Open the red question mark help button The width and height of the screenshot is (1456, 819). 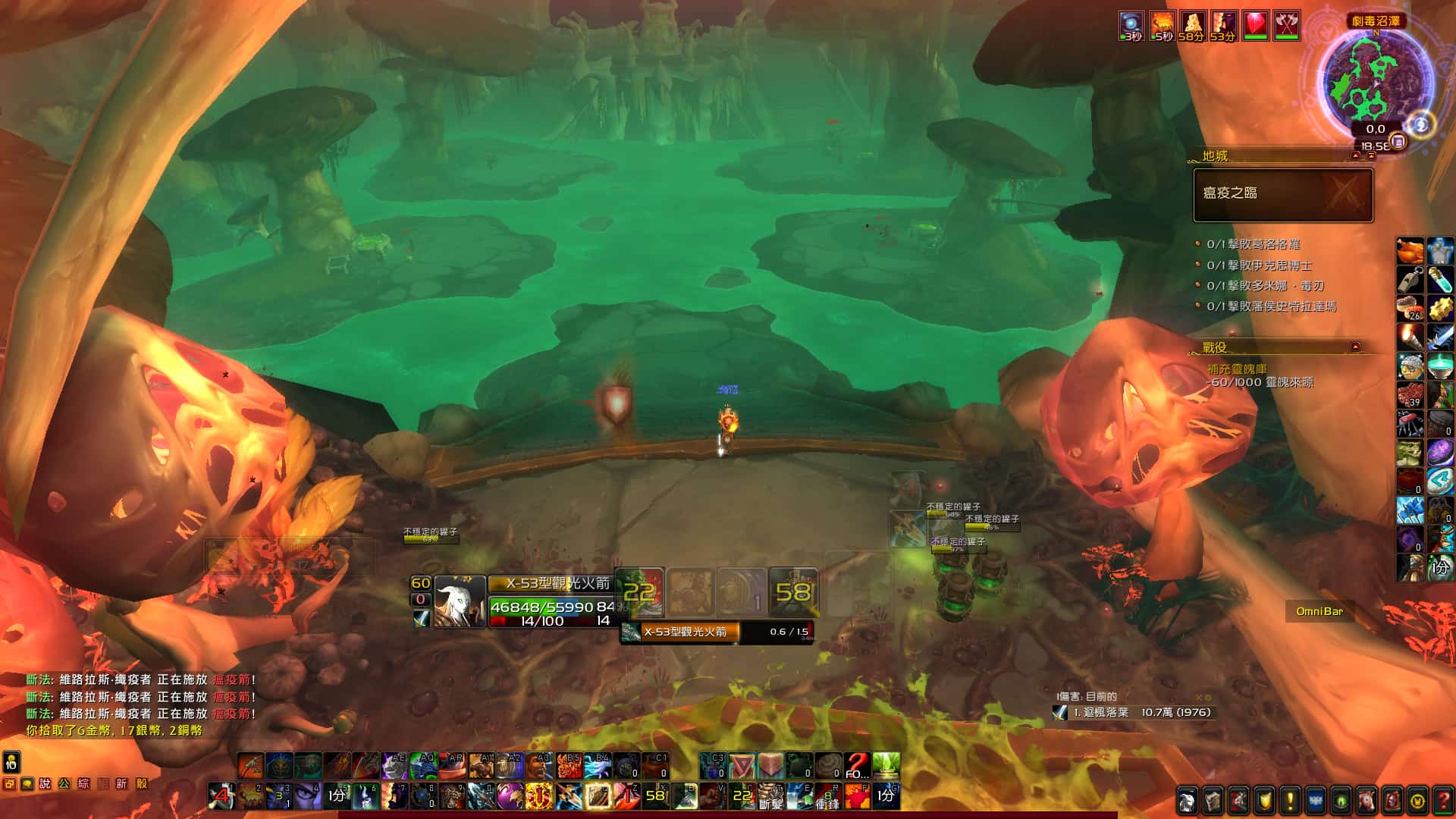pyautogui.click(x=1443, y=801)
